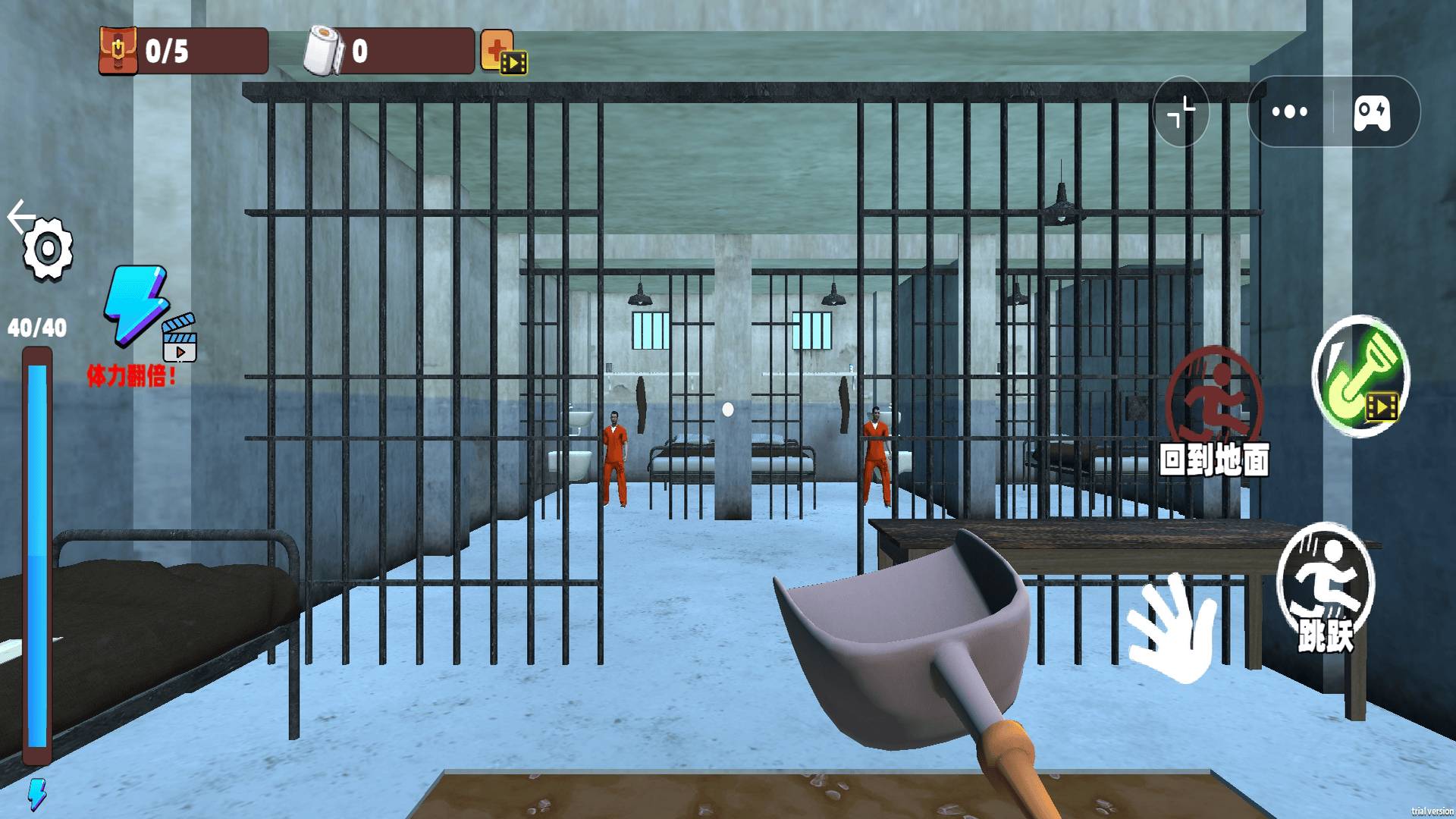
Task: Tap the white back arrow
Action: point(20,217)
